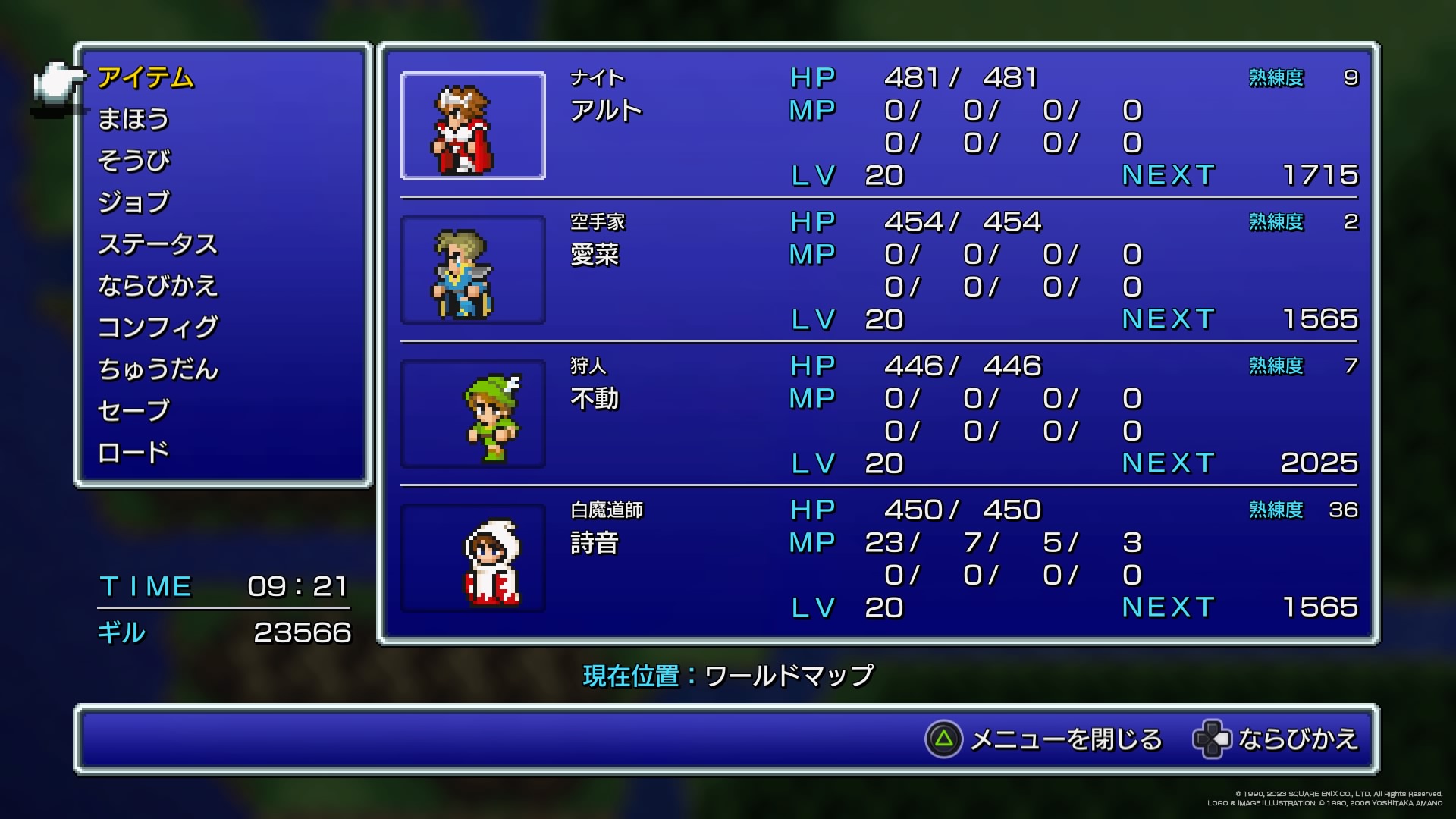This screenshot has height=819, width=1456.
Task: Choose the ちゅうだん option
Action: point(158,369)
